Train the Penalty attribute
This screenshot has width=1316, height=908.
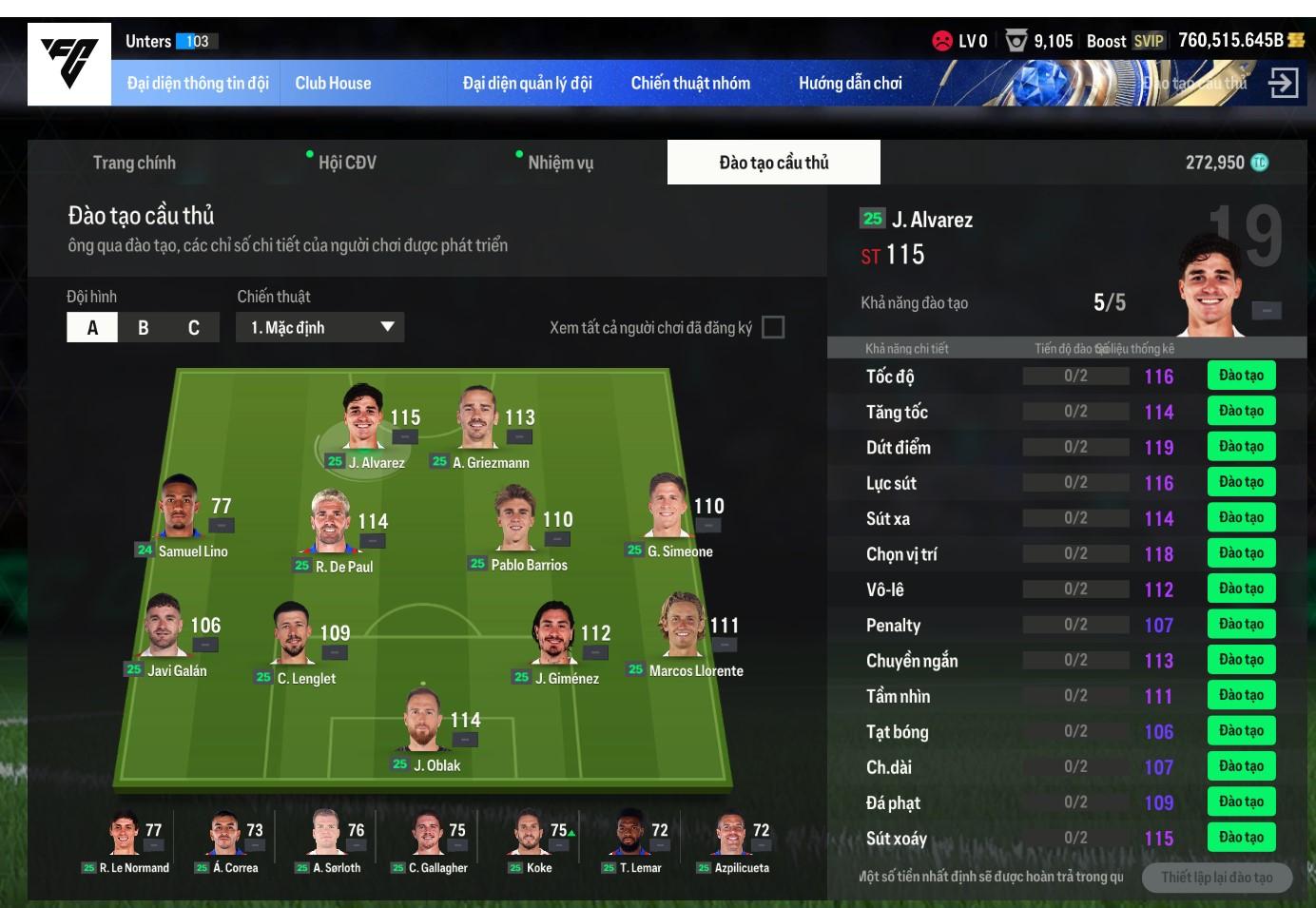click(x=1241, y=625)
